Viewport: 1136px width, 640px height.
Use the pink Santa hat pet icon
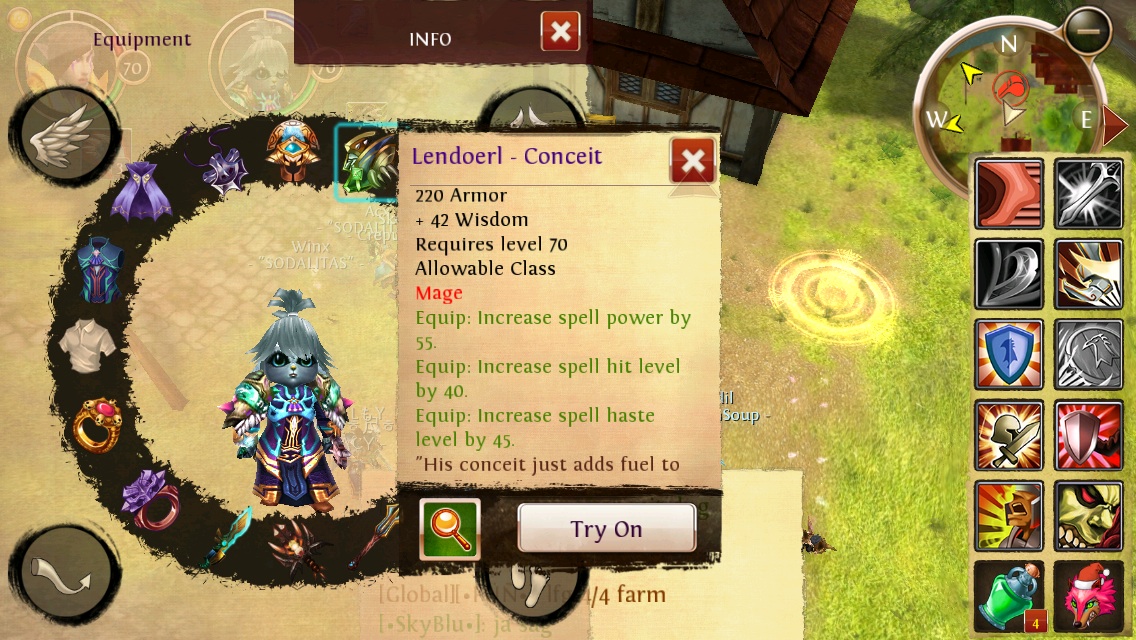click(x=1088, y=596)
